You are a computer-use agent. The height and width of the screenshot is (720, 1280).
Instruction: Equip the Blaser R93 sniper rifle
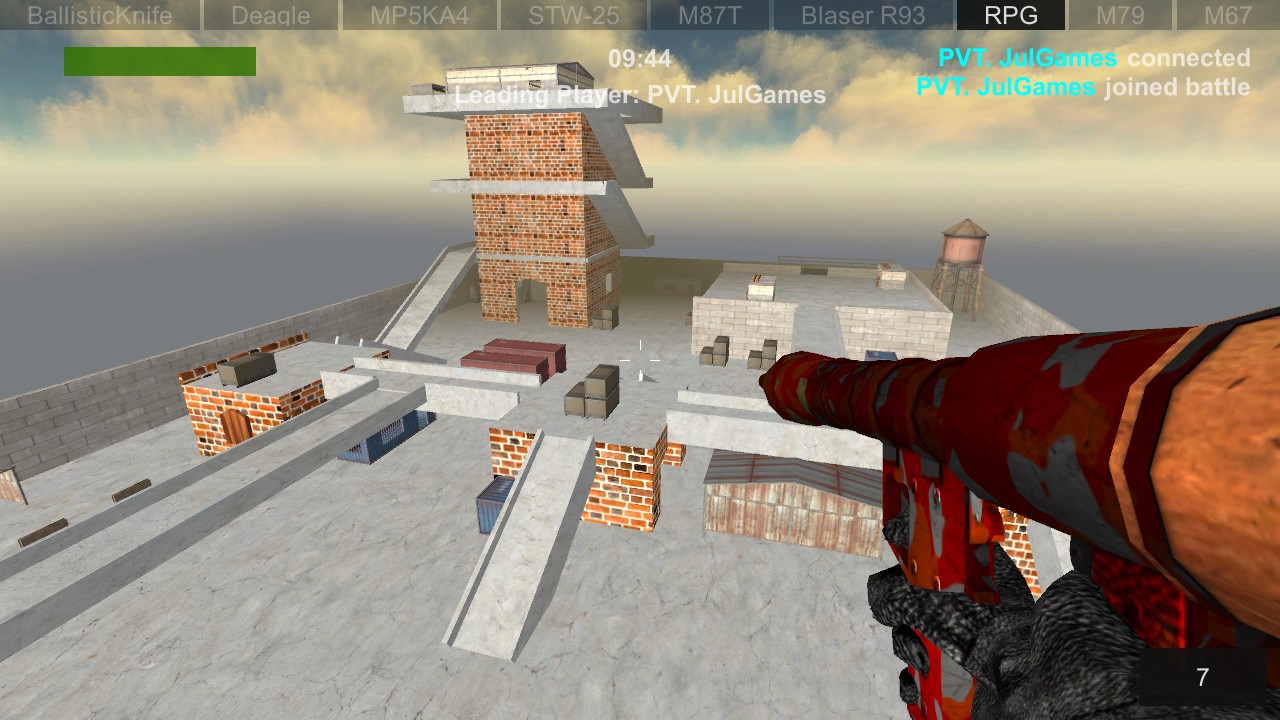pyautogui.click(x=861, y=15)
